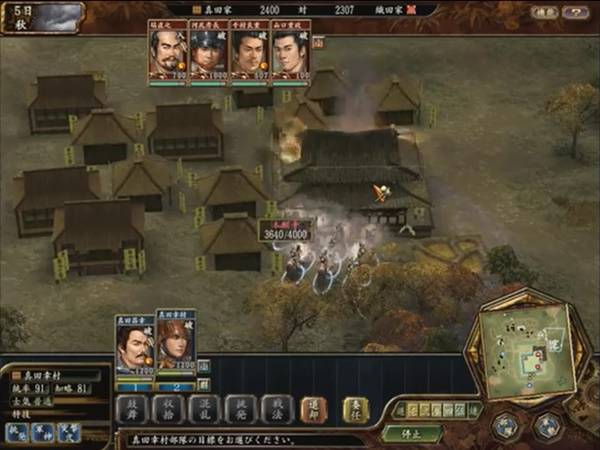Click the right round button below the minimap
The image size is (600, 450).
547,424
